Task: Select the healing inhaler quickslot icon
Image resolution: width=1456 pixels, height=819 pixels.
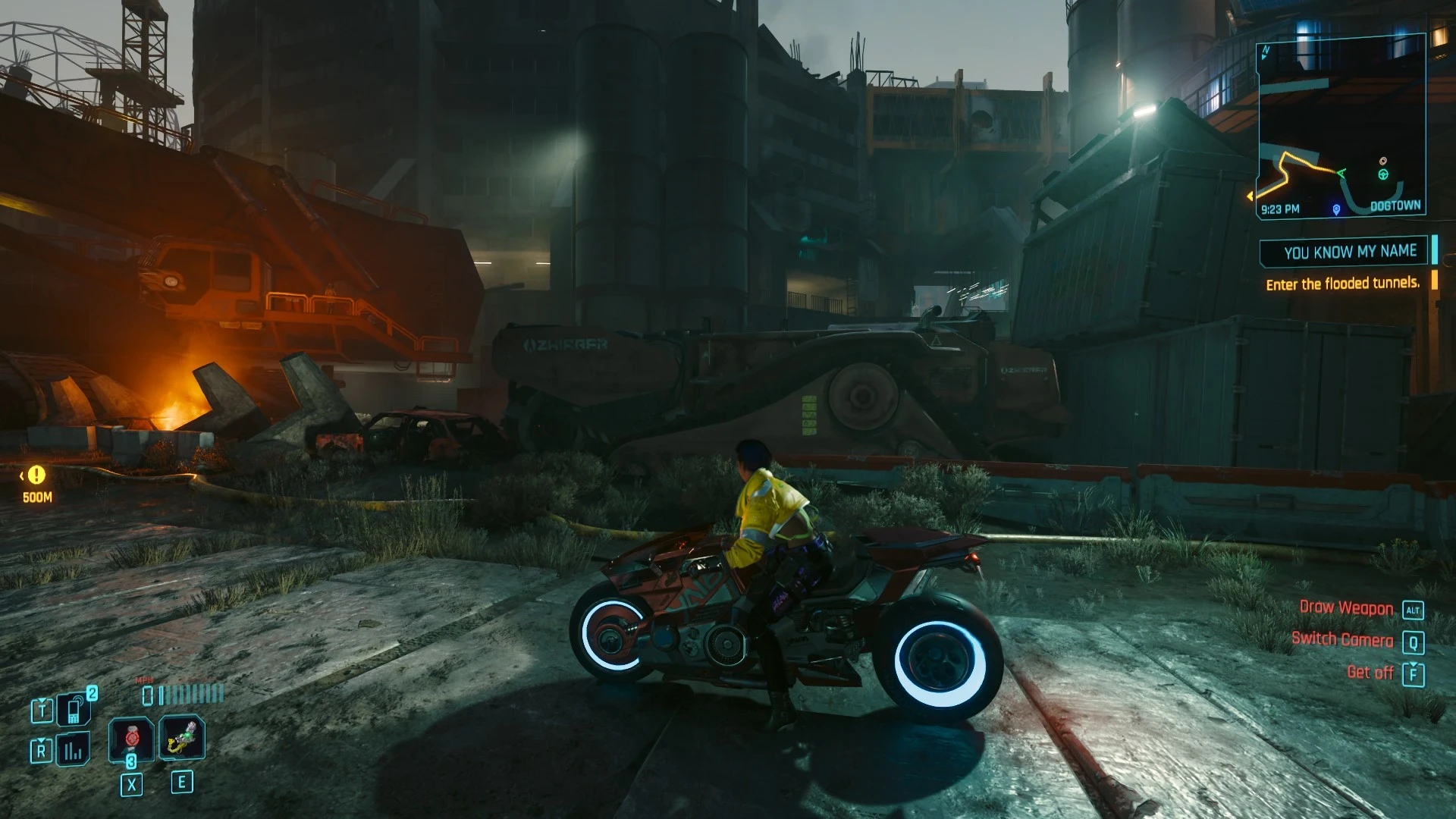Action: [183, 739]
